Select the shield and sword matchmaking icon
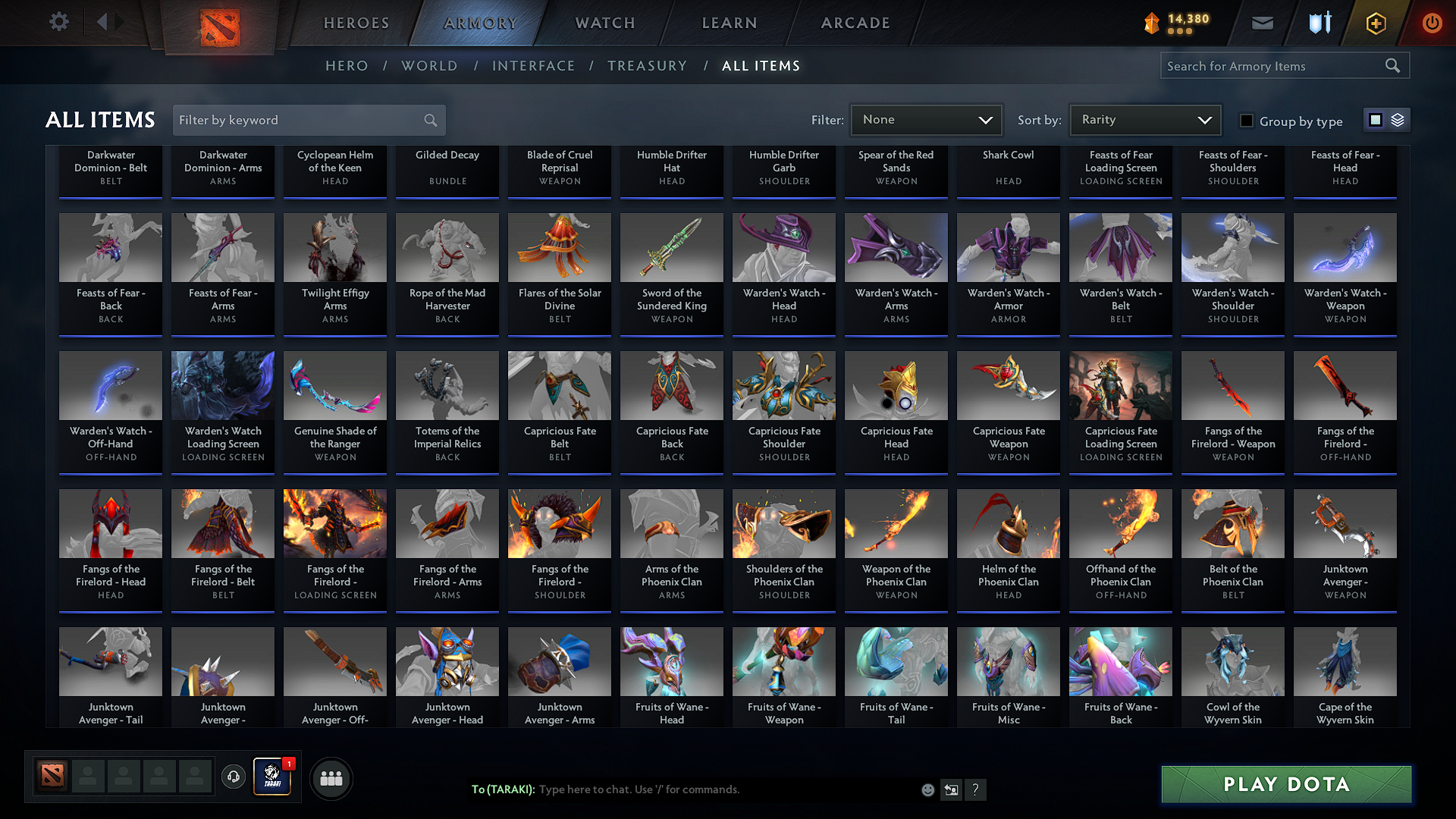 (1319, 23)
